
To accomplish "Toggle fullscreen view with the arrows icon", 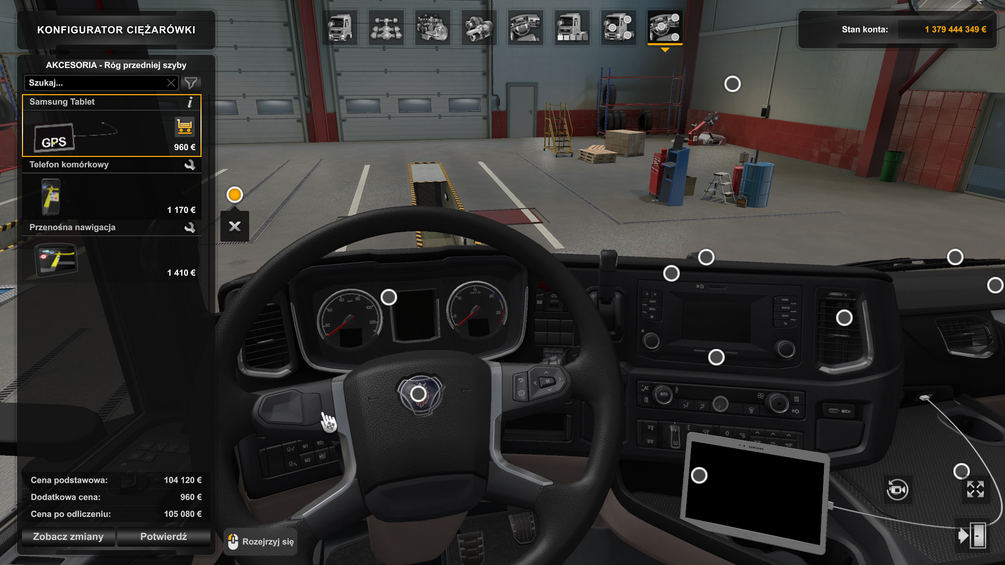I will (975, 489).
